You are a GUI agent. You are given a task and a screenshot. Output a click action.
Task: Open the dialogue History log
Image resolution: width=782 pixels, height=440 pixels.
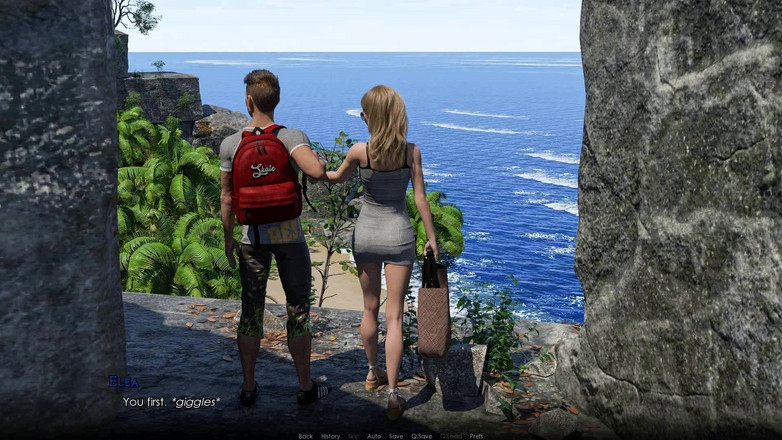coord(330,436)
